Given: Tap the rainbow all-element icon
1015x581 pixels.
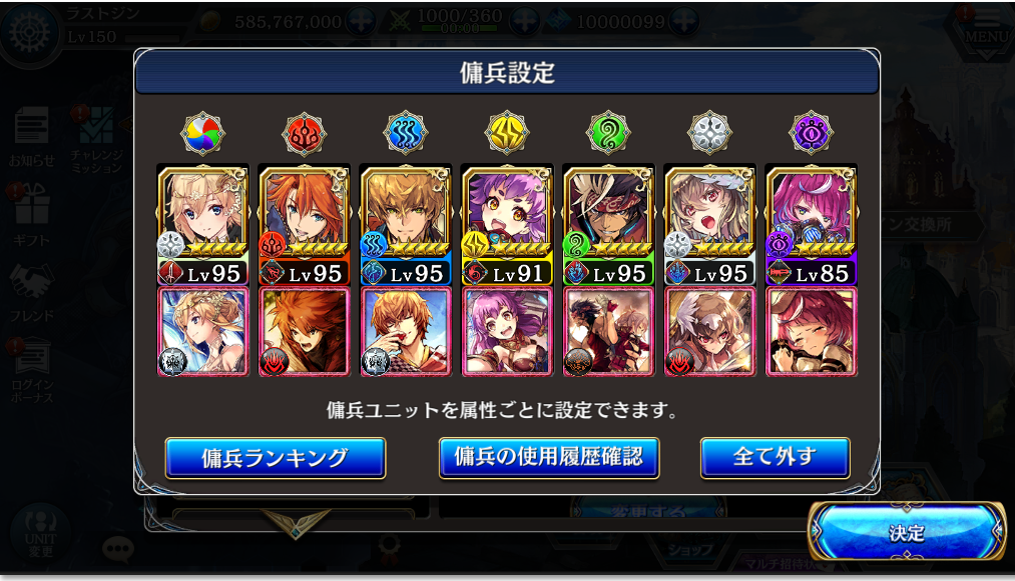Looking at the screenshot, I should point(203,132).
